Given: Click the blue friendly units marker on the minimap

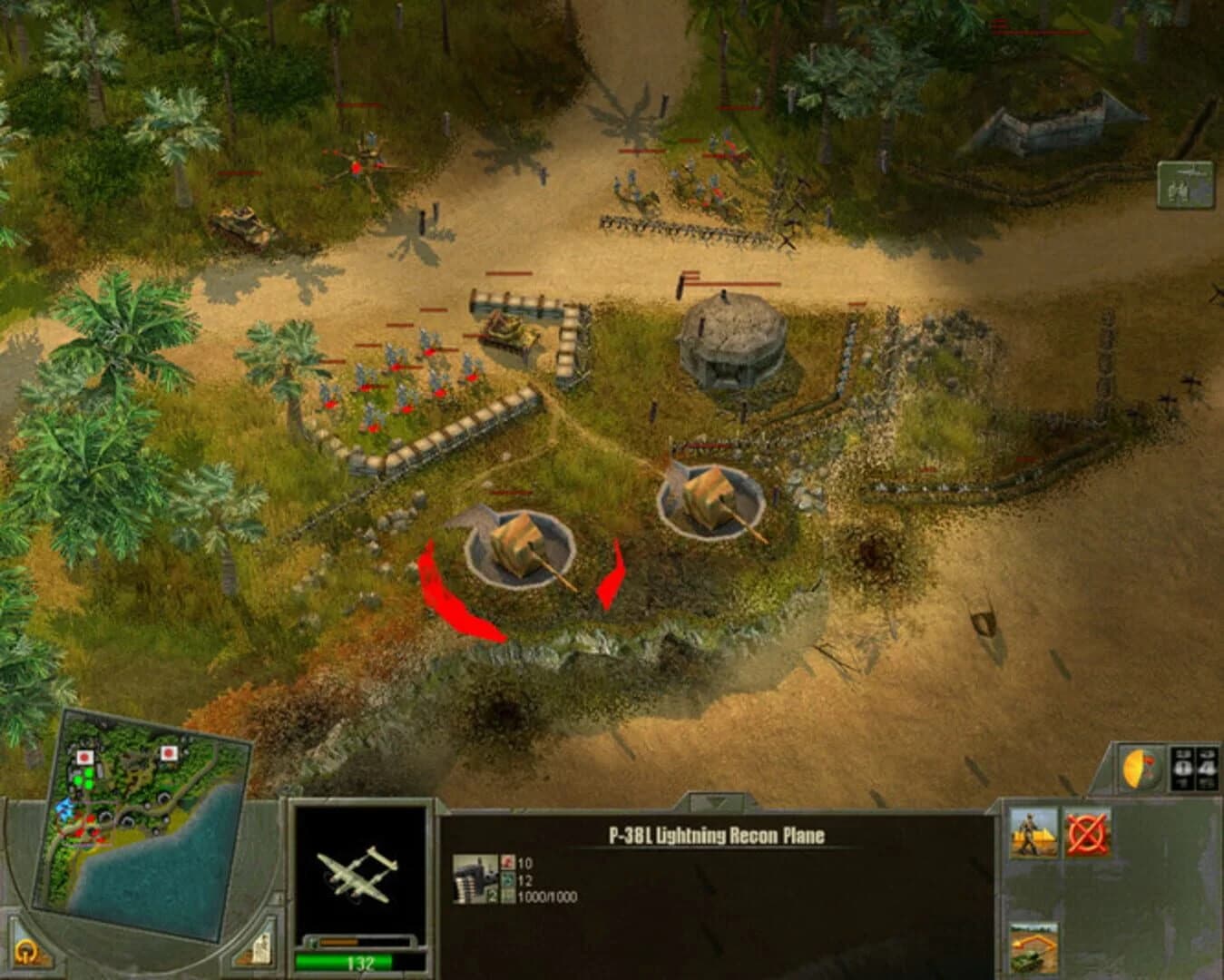Looking at the screenshot, I should click(64, 806).
